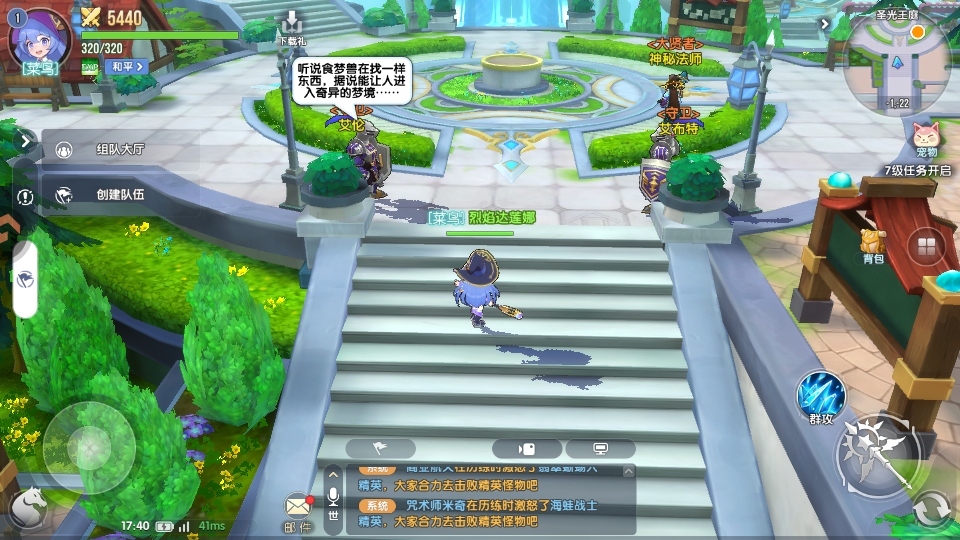Open the circular minimap

[896, 66]
